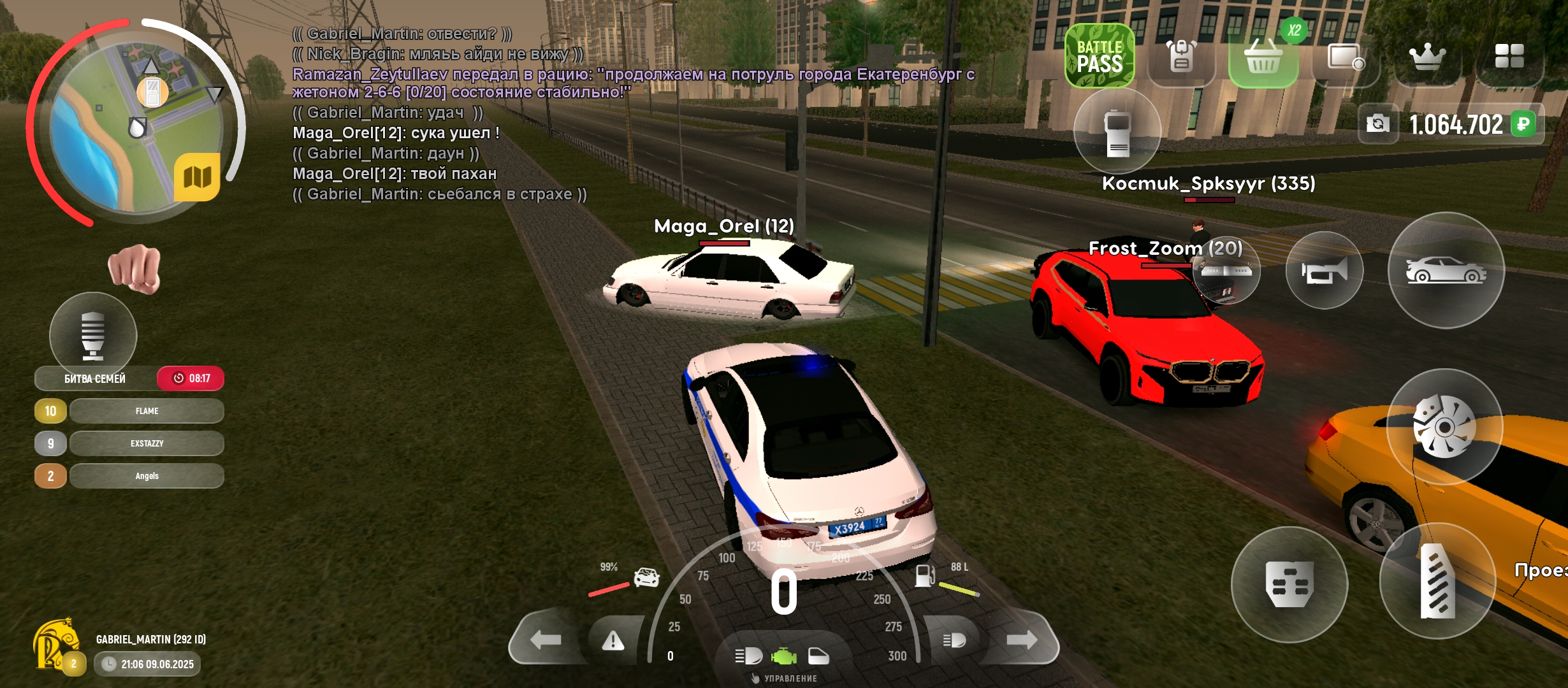1568x688 pixels.
Task: Toggle the right turn signal arrow
Action: coord(1022,640)
